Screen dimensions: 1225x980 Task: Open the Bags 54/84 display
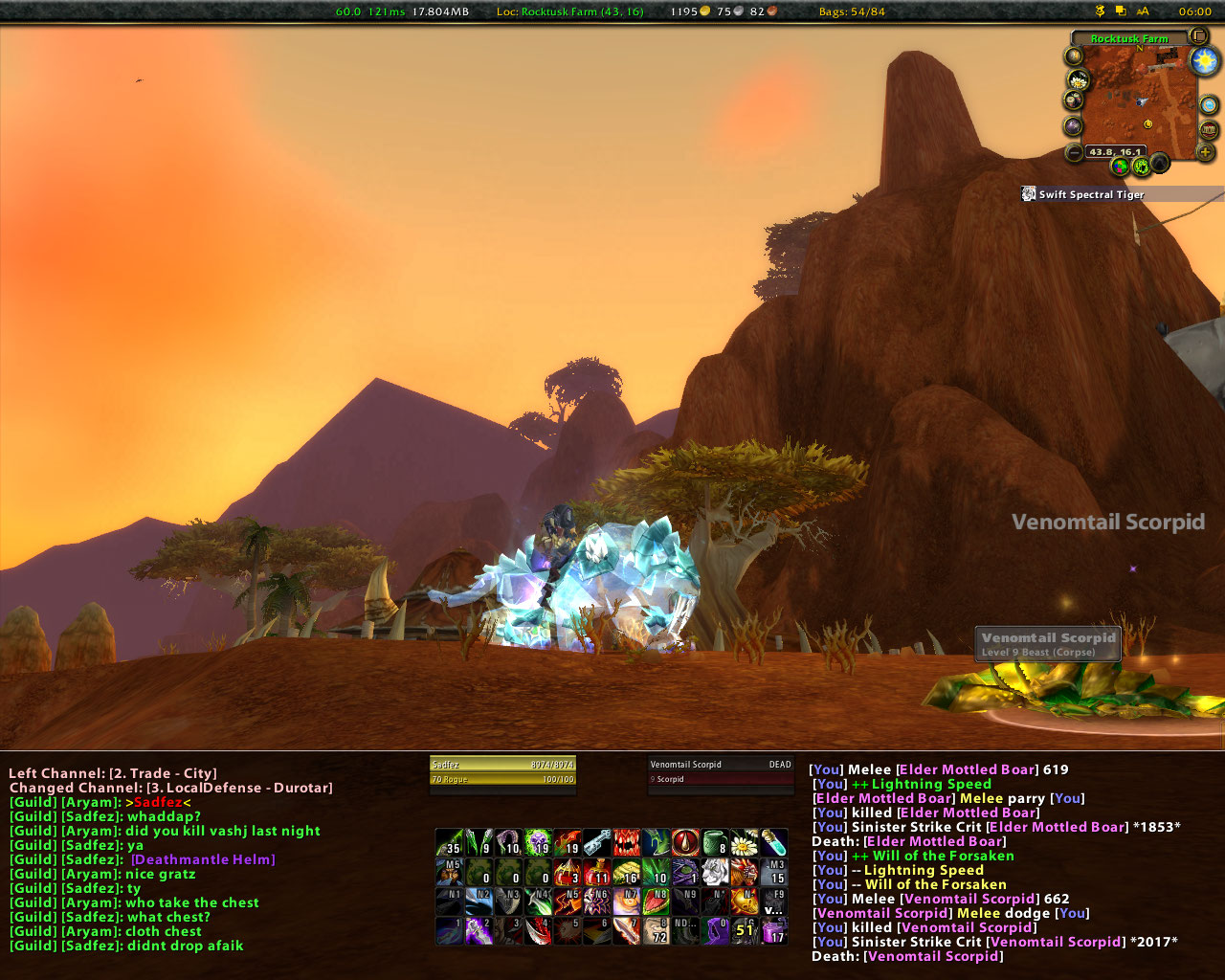[x=852, y=11]
